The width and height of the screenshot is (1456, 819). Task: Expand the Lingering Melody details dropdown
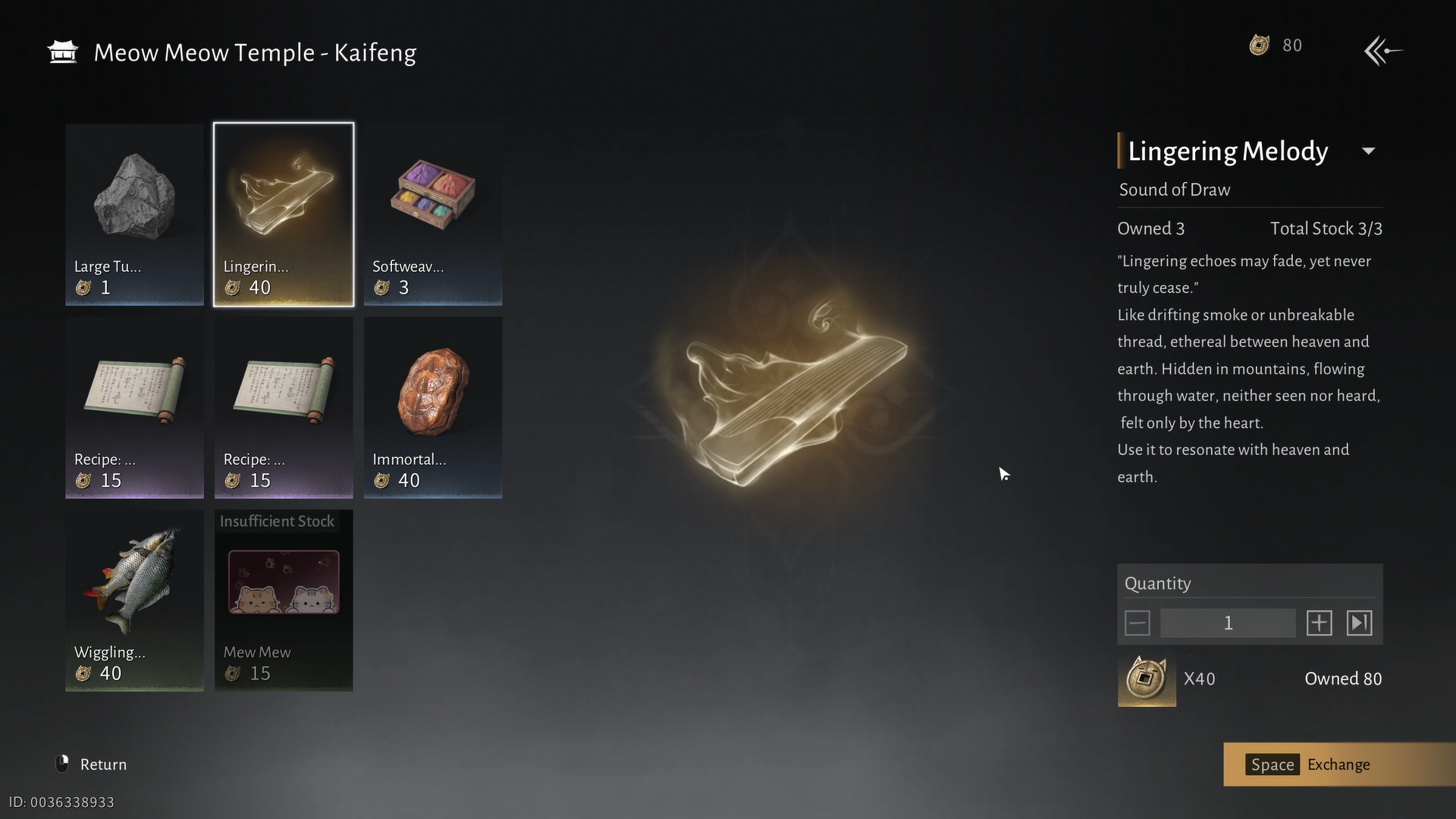(x=1369, y=151)
